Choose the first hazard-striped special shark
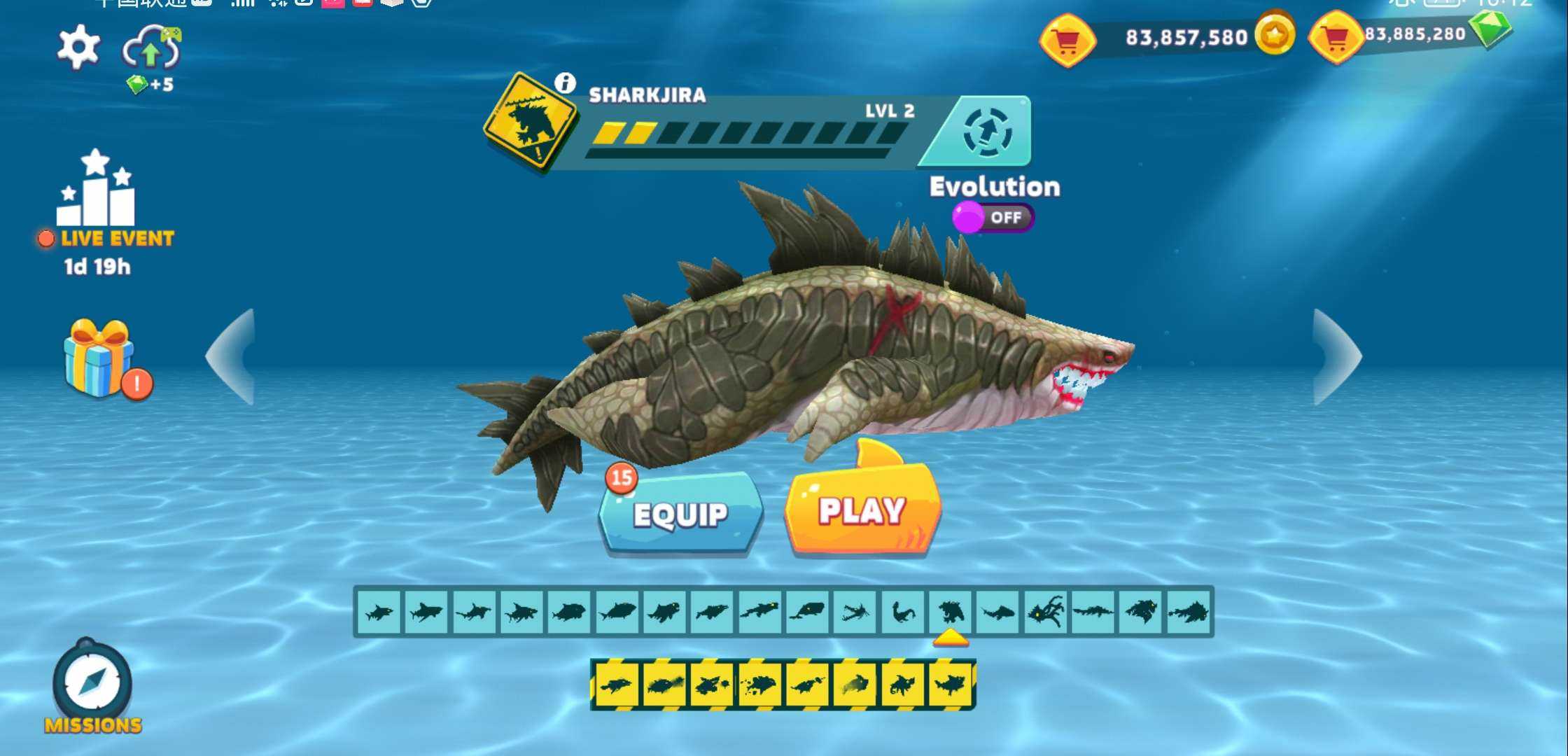Viewport: 1568px width, 756px height. (x=616, y=684)
